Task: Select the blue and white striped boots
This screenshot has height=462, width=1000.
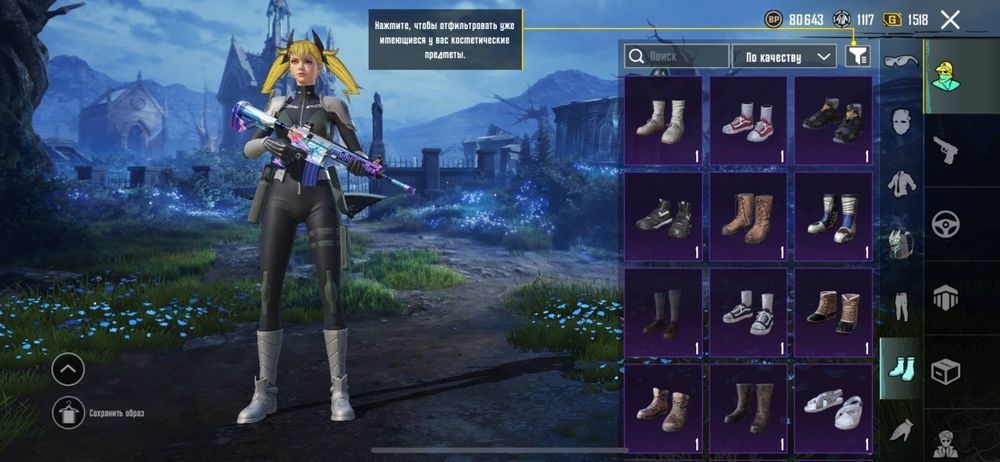Action: pos(832,216)
